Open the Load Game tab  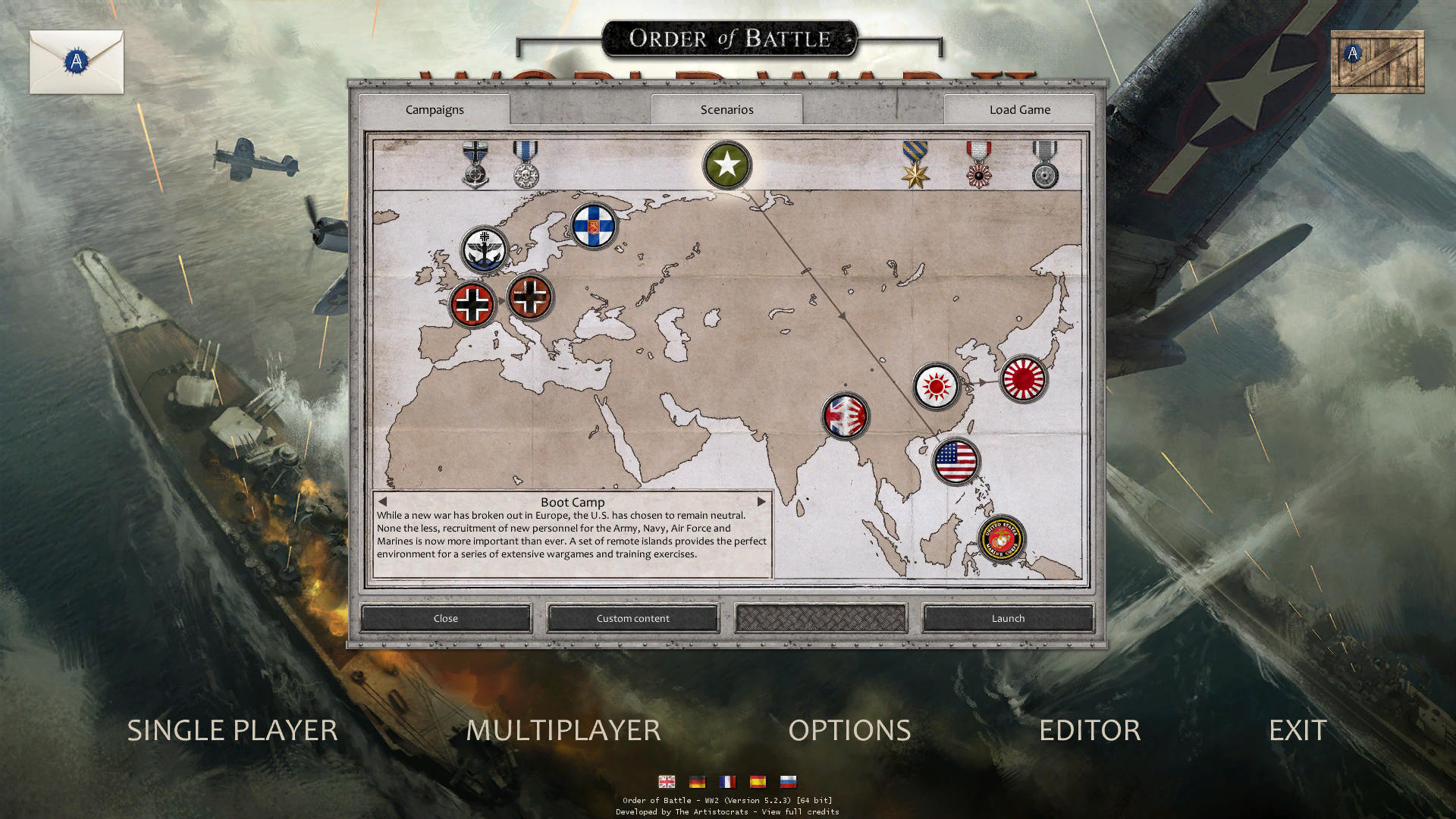(x=1019, y=109)
